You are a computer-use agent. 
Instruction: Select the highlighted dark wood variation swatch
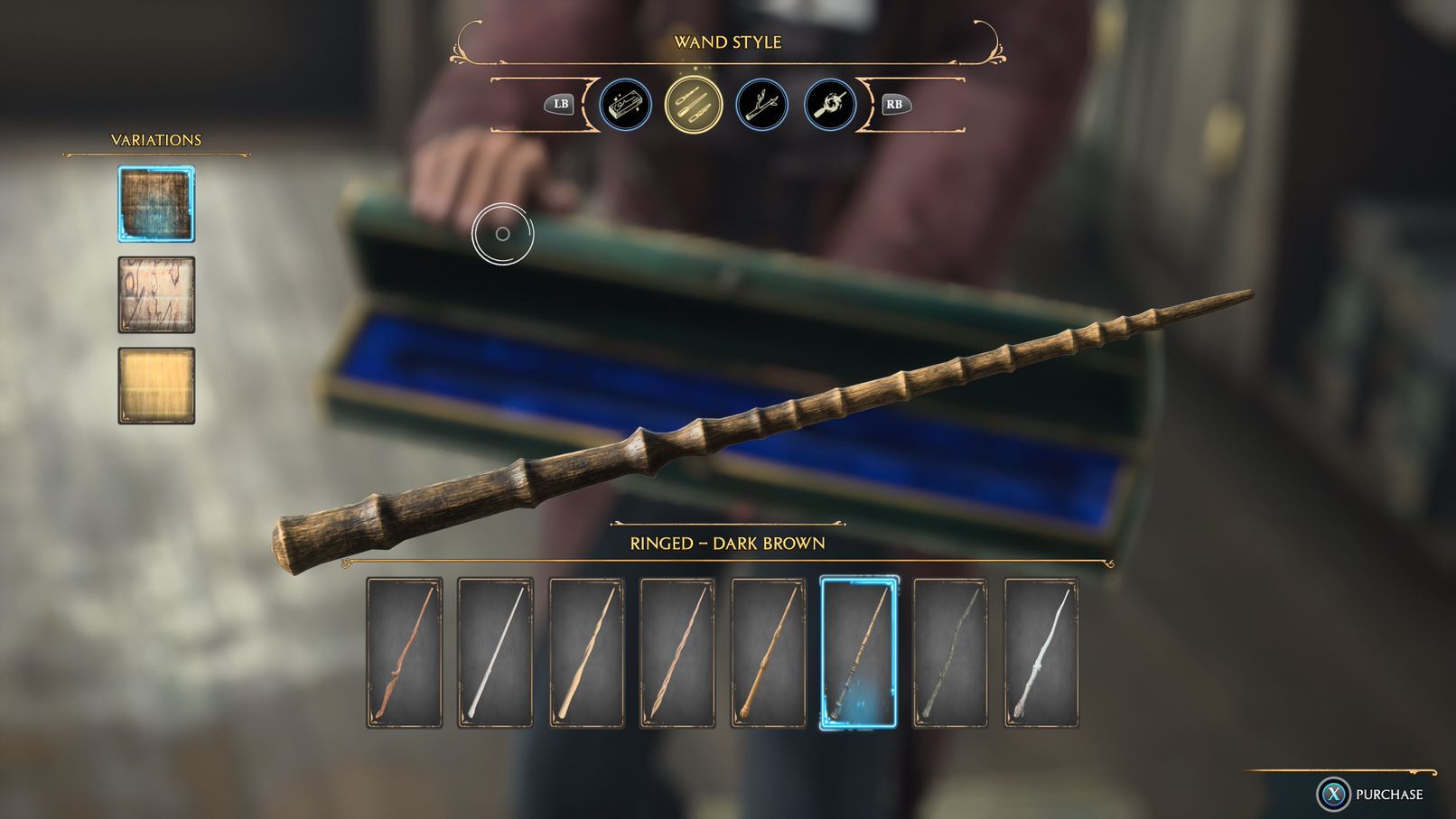pyautogui.click(x=155, y=202)
